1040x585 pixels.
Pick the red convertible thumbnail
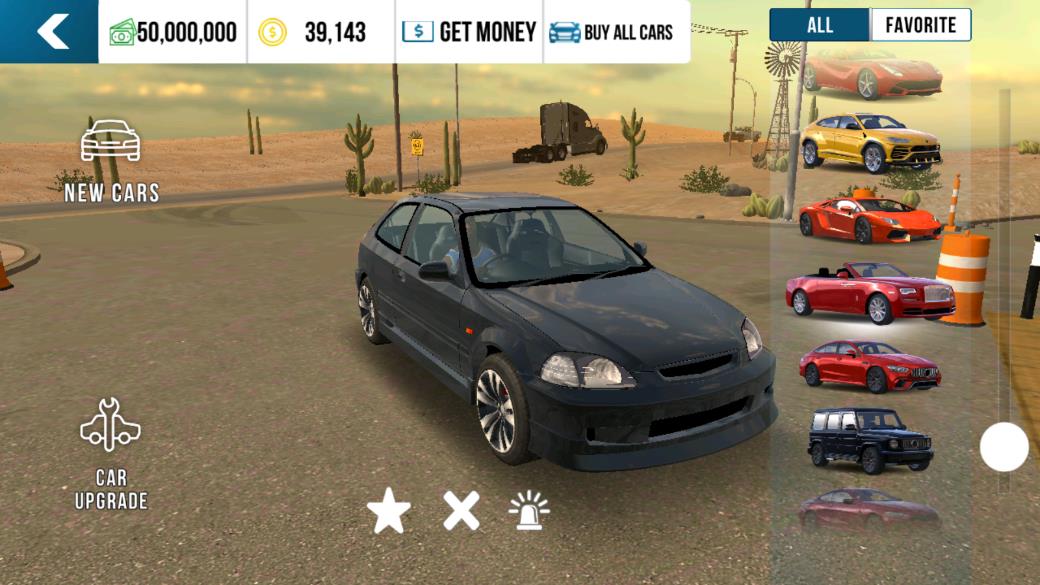point(869,292)
